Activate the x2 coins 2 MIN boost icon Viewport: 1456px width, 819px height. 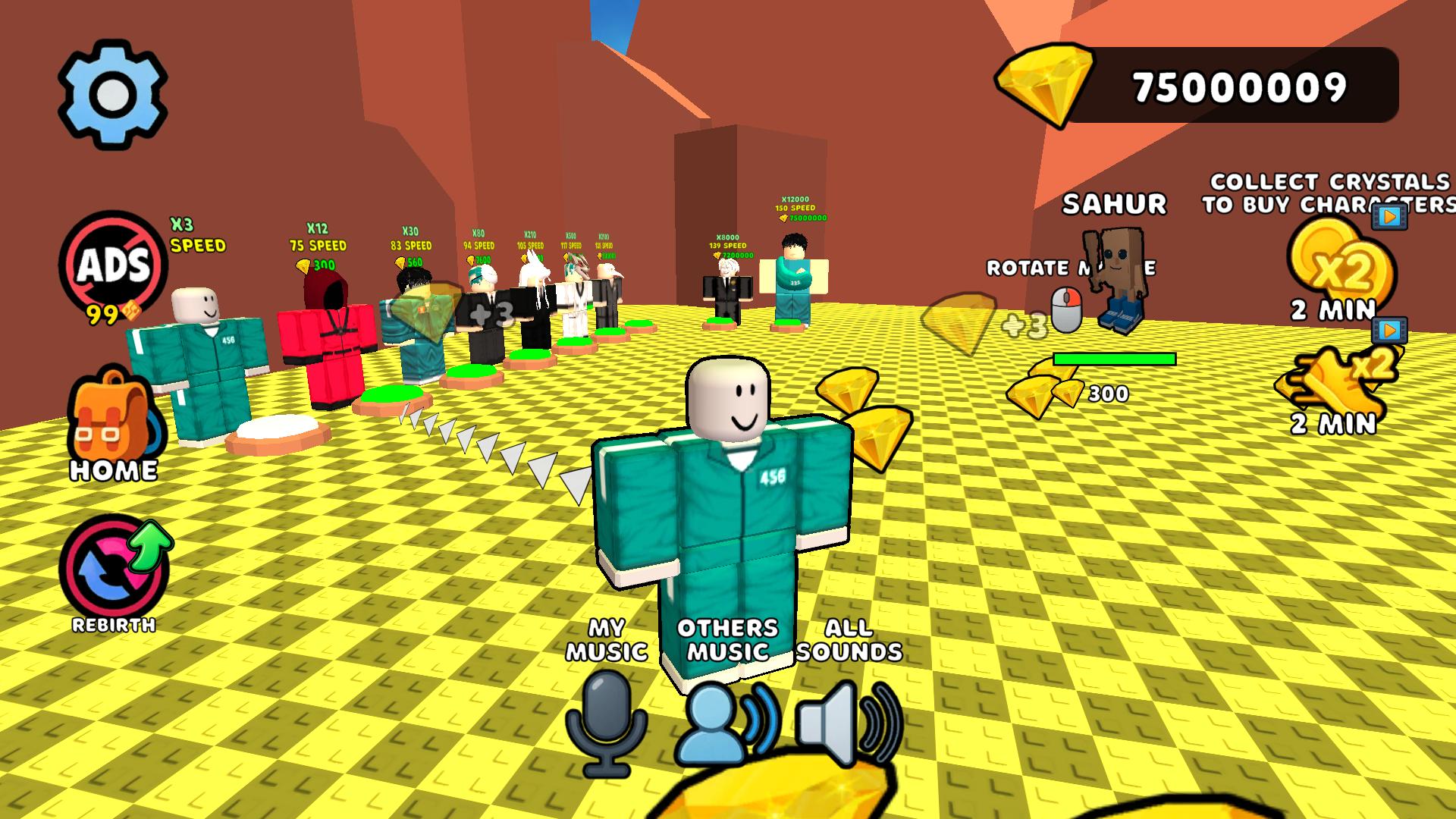tap(1339, 262)
